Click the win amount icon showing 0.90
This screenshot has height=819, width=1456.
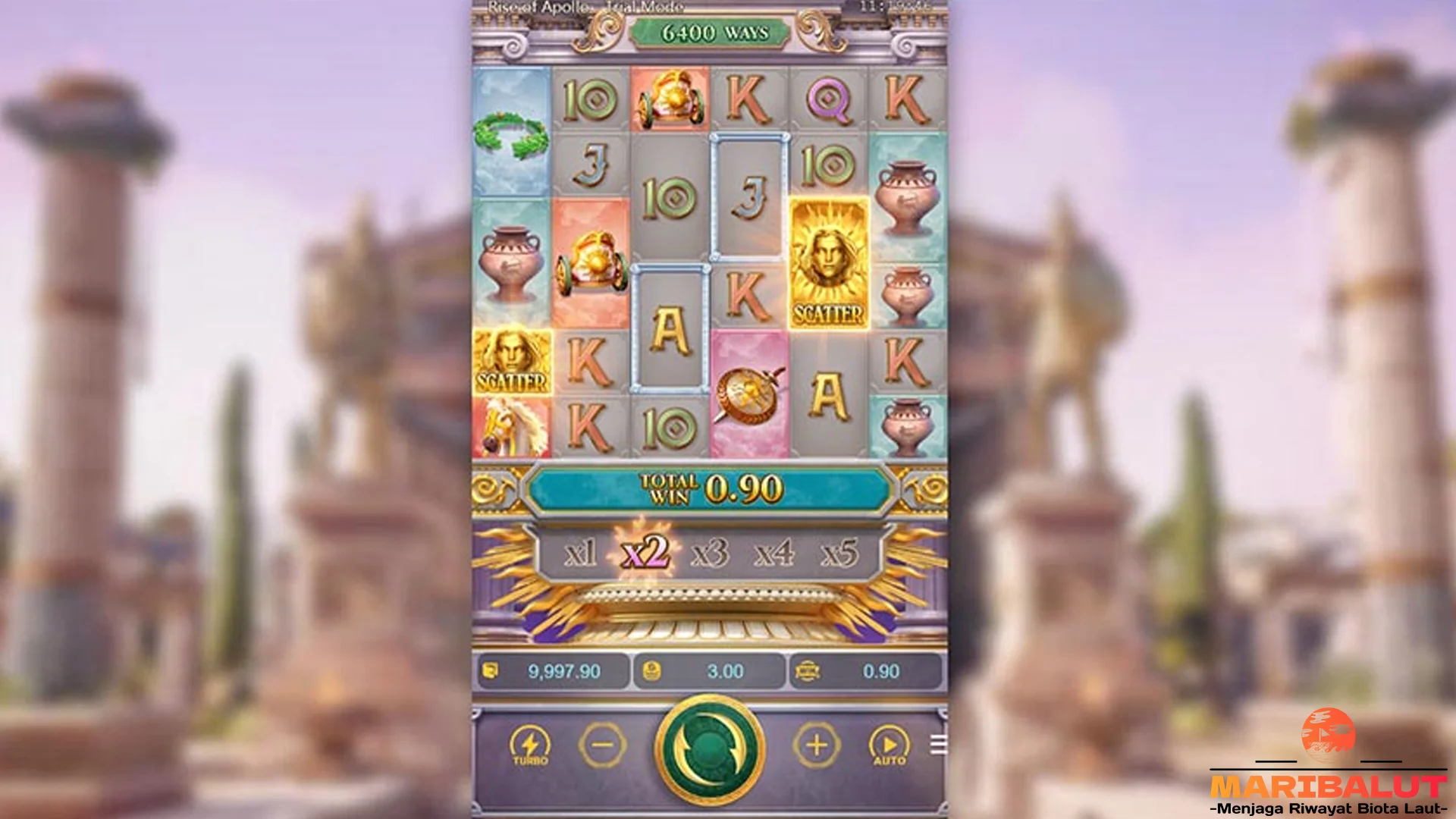coord(806,670)
